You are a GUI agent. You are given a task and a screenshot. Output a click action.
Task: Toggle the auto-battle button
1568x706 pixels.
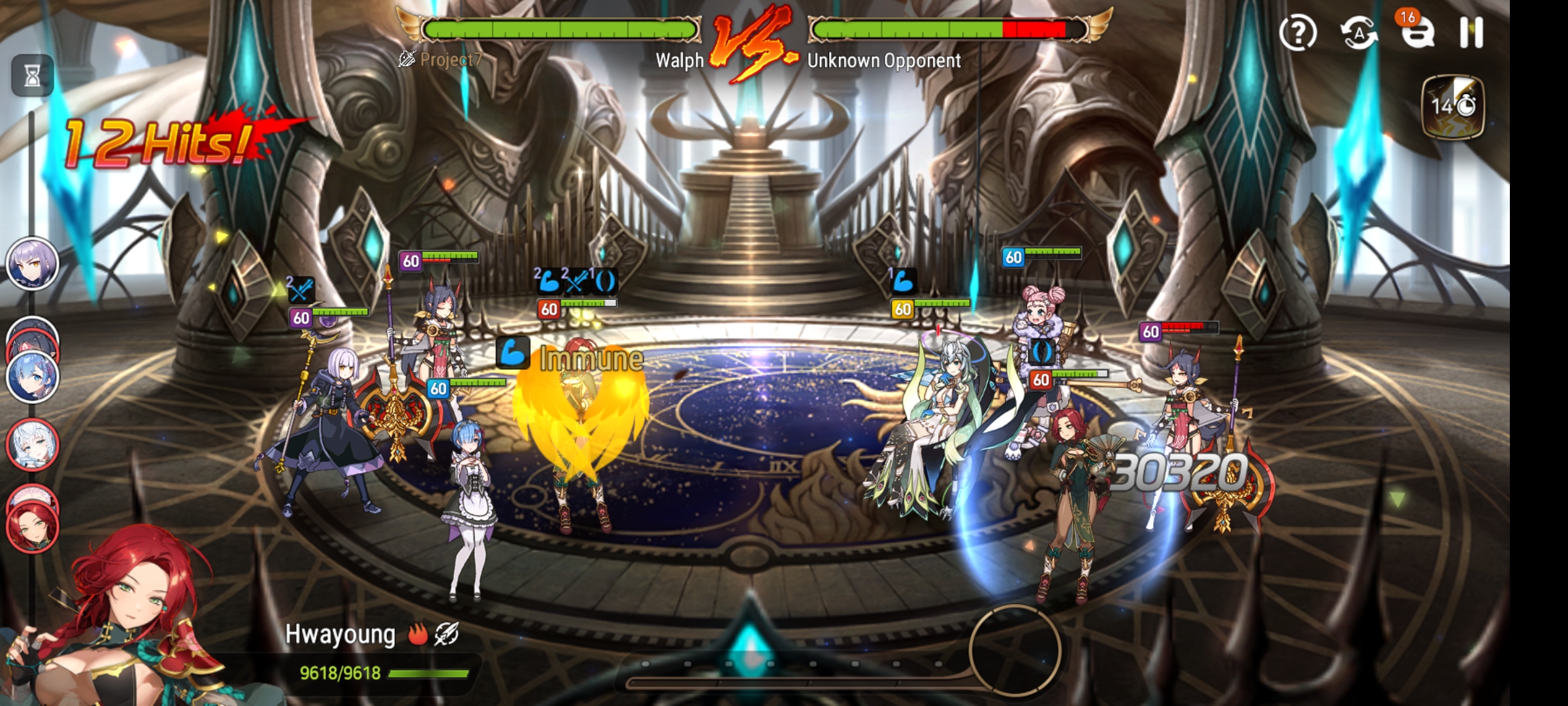(1359, 33)
